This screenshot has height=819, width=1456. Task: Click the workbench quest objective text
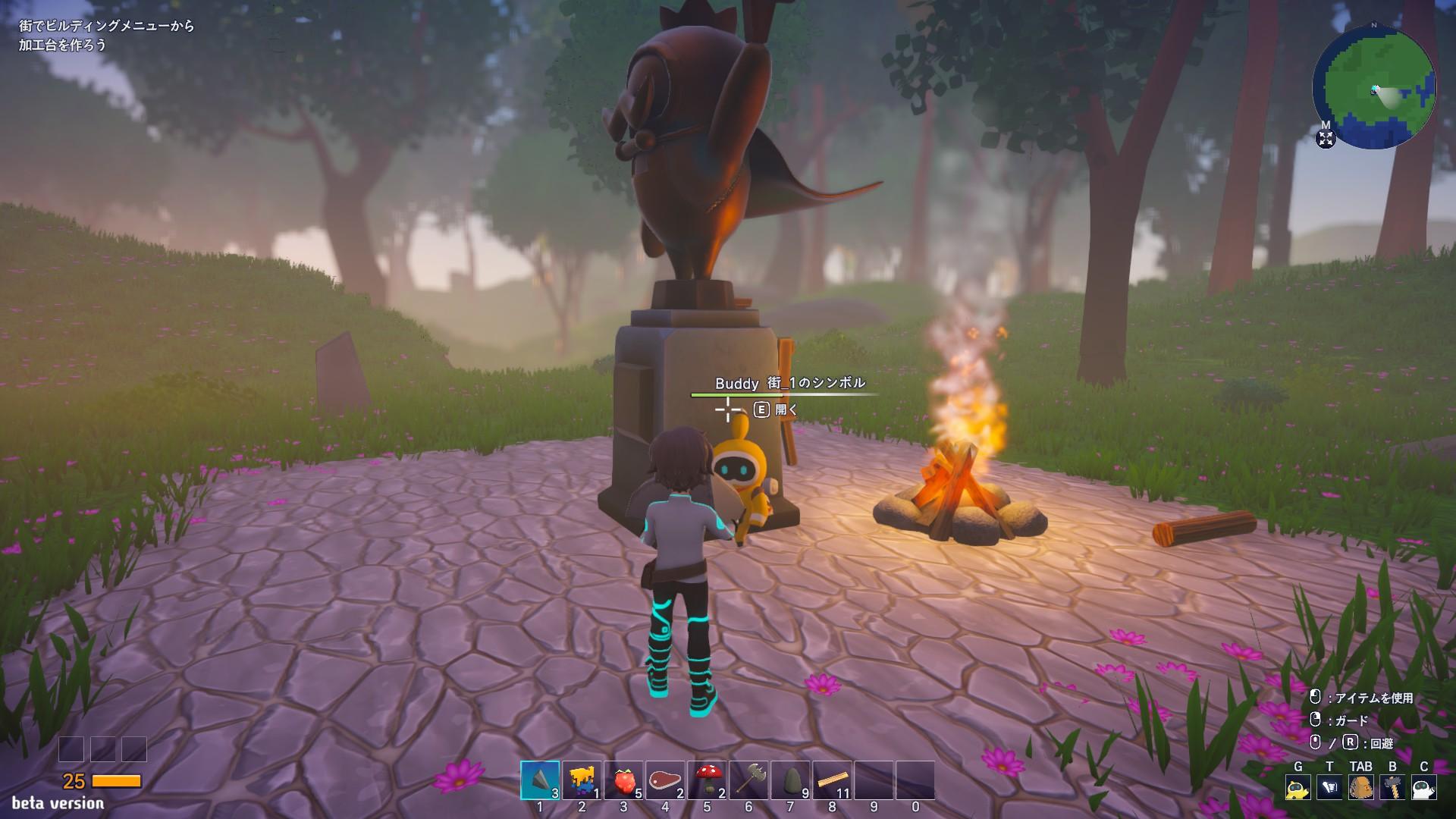(x=107, y=36)
